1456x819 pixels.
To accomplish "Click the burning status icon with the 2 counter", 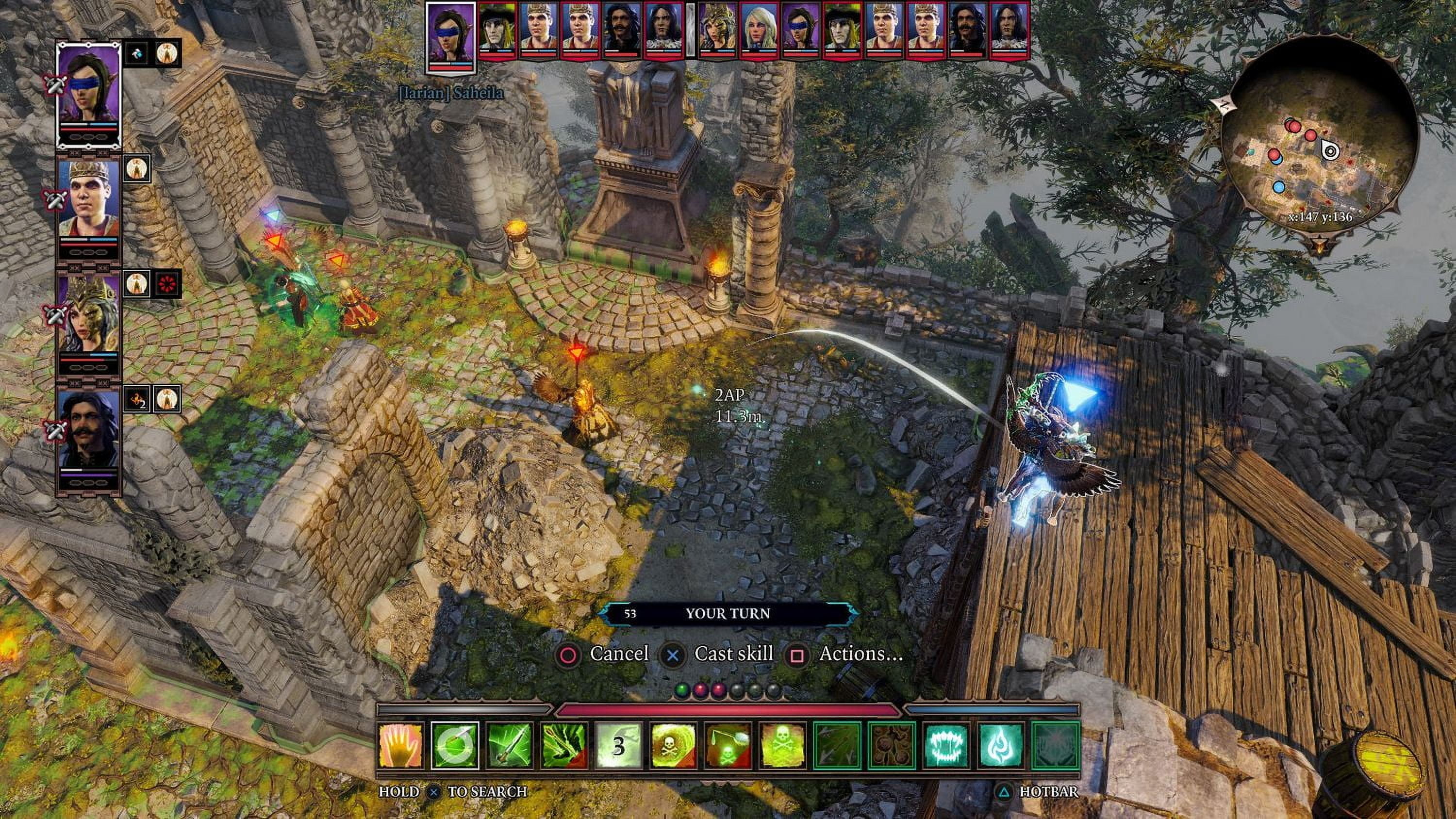I will (137, 398).
